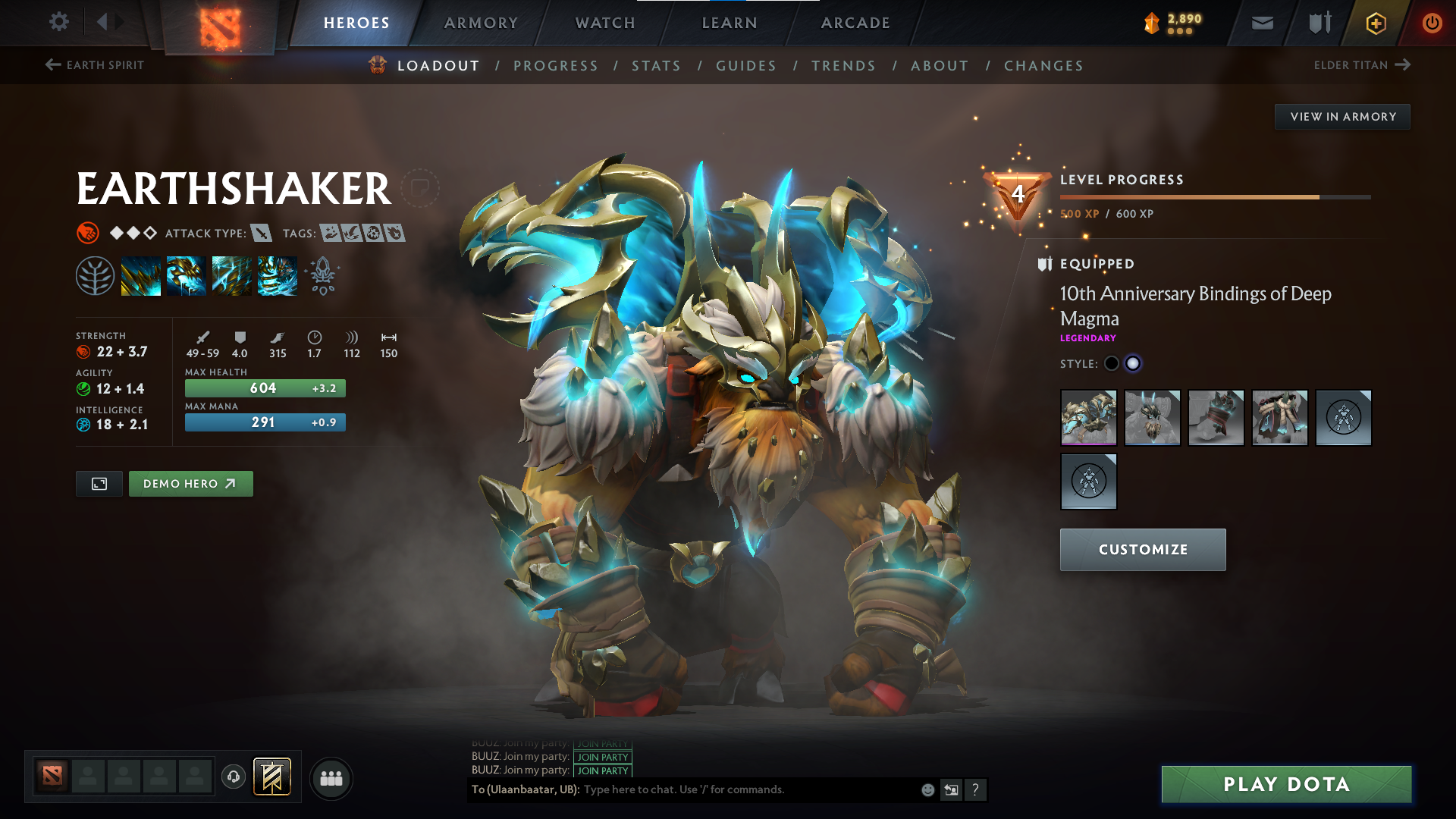Open Dota Plus via the gold hexagon icon
Screen dimensions: 1456x819
coord(1375,23)
